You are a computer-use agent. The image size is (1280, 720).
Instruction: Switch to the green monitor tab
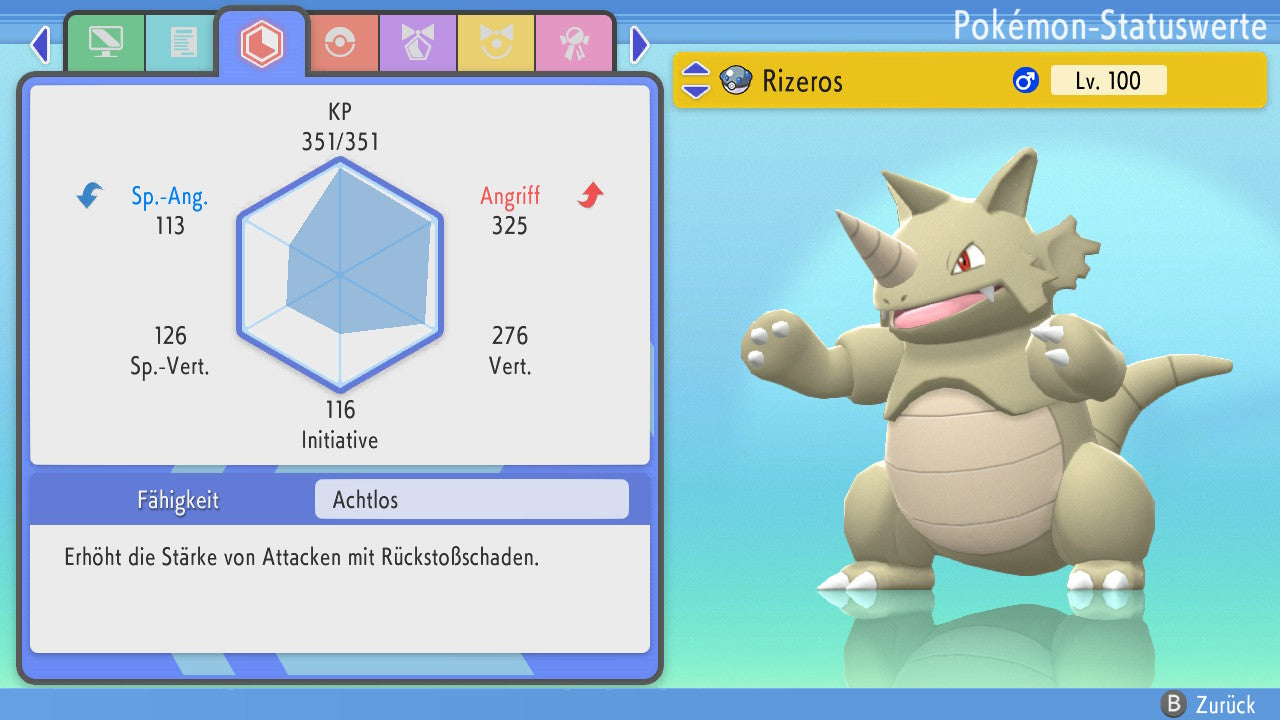click(x=105, y=43)
